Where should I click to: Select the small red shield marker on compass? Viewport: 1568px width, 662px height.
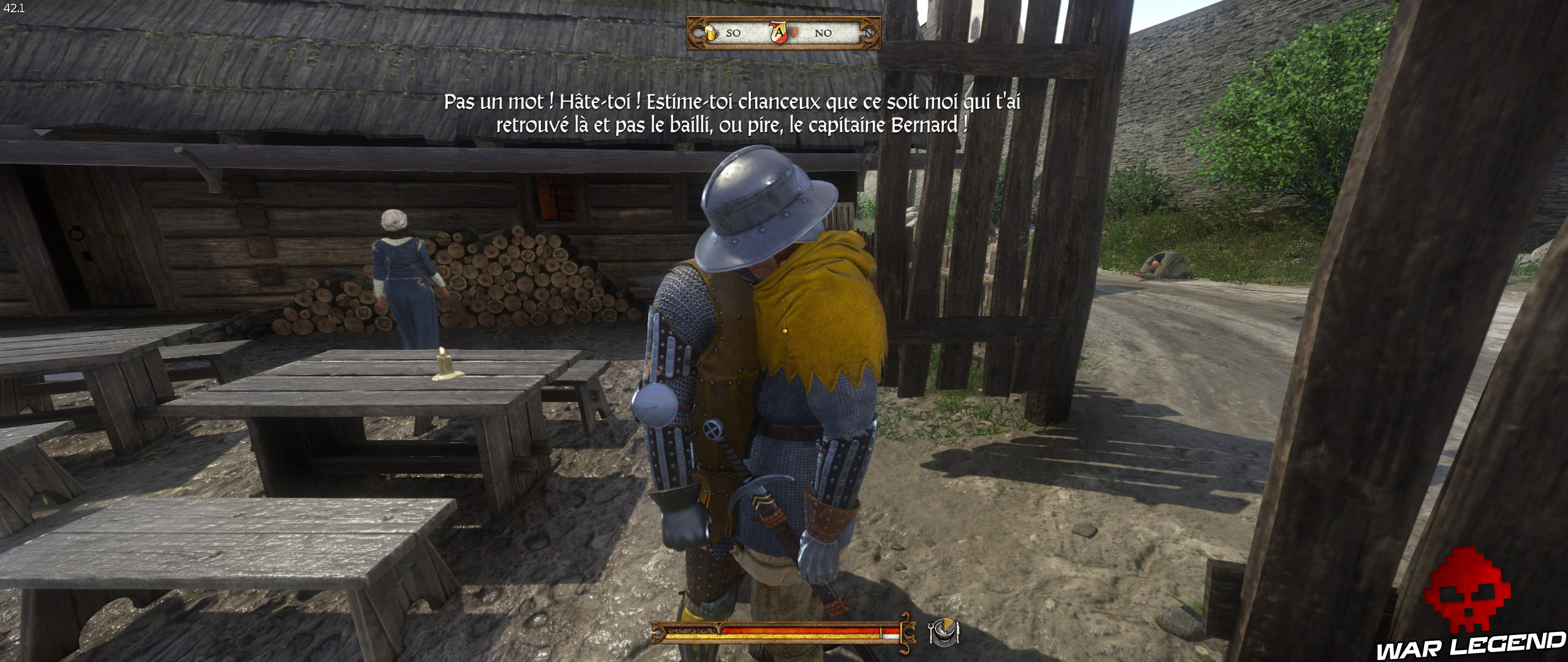click(794, 32)
